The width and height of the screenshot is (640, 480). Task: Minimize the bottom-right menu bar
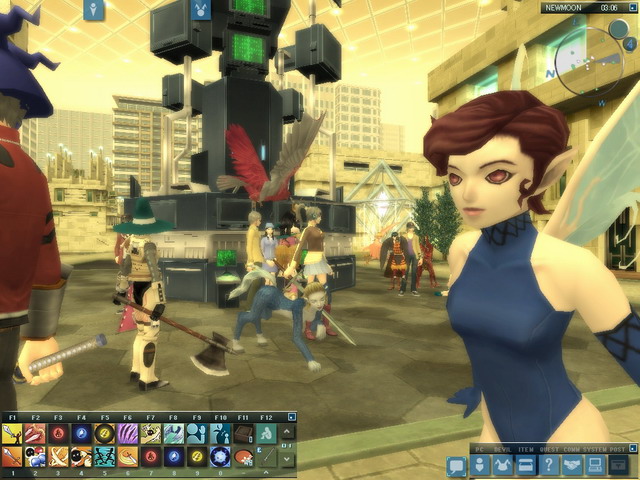(x=629, y=449)
